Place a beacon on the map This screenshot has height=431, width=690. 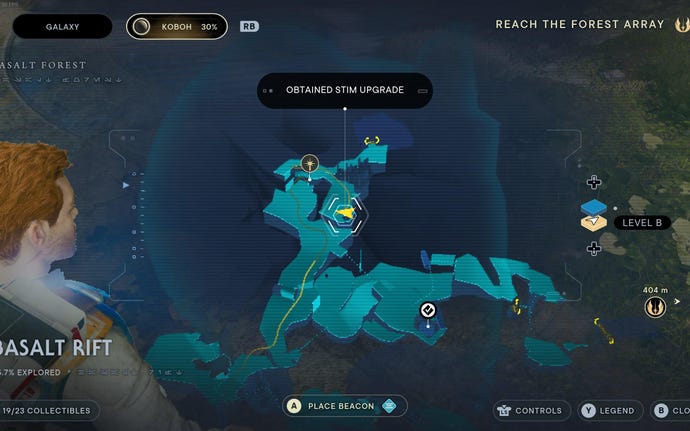(x=342, y=406)
